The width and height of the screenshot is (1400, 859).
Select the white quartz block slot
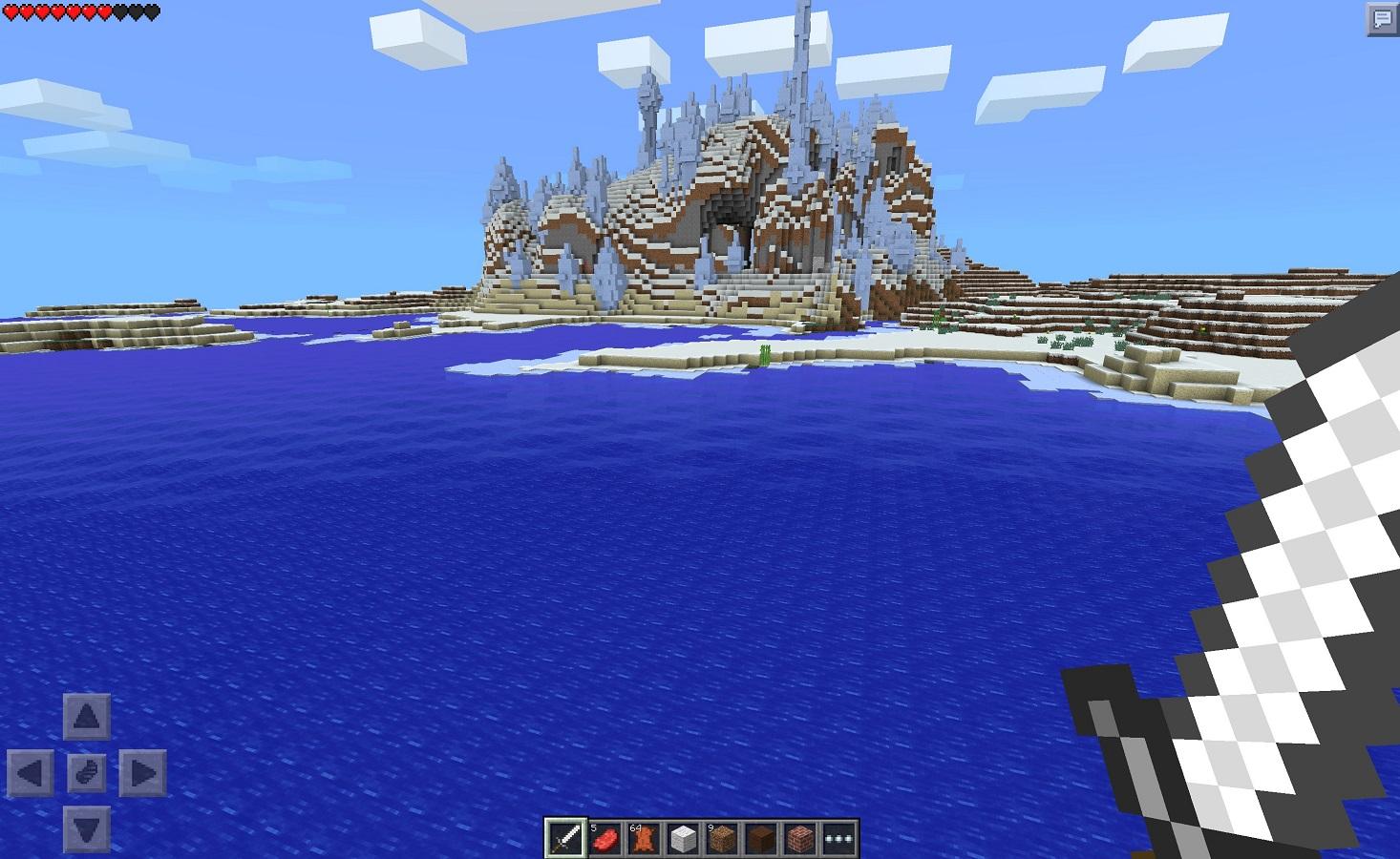click(684, 837)
